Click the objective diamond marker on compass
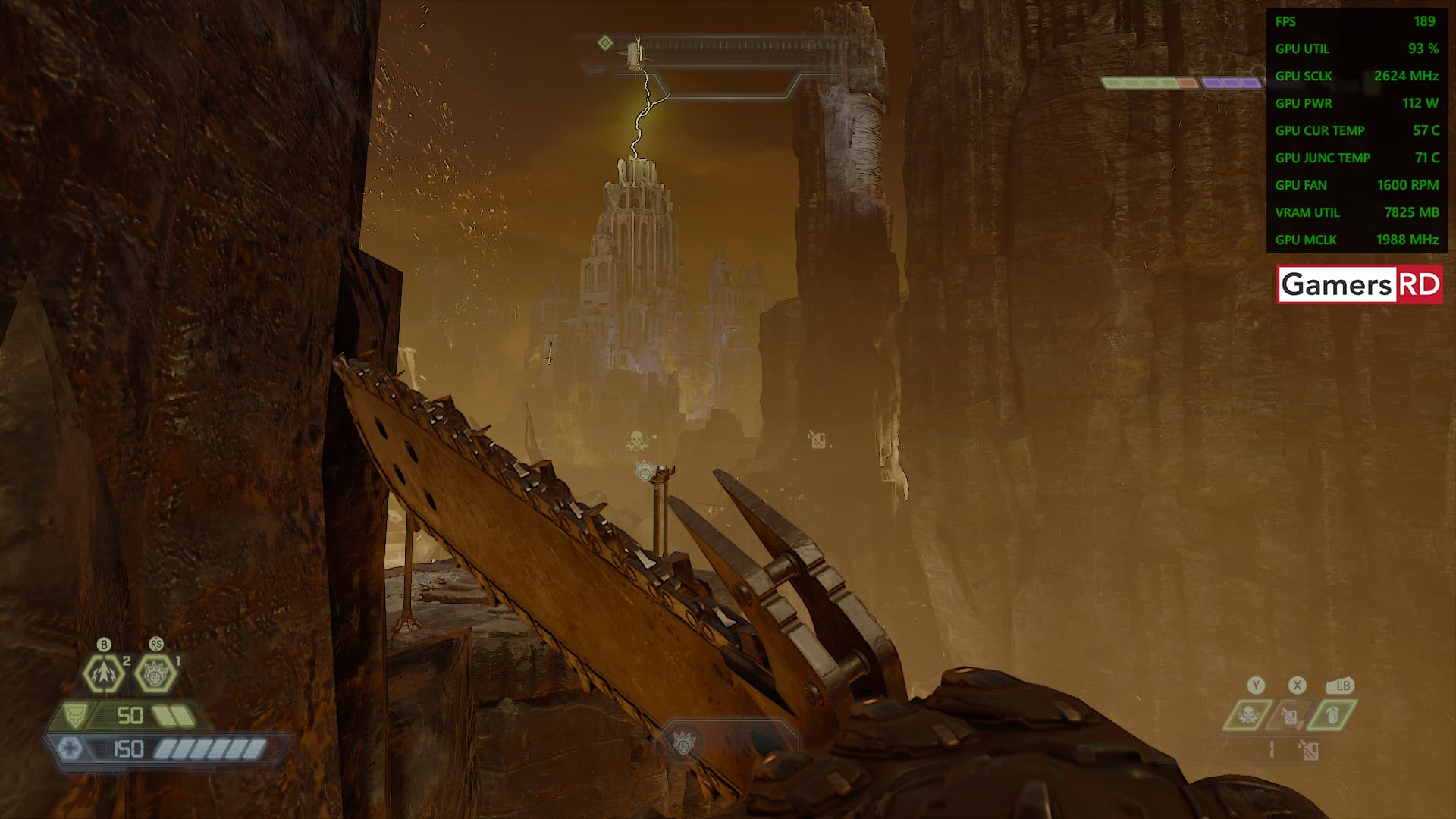 [605, 43]
